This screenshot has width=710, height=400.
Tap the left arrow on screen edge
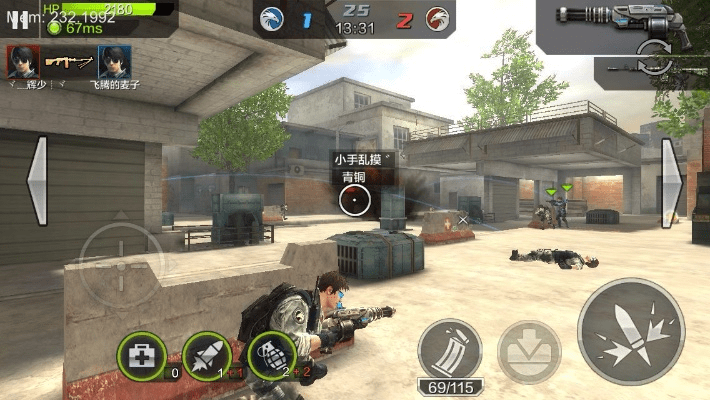click(x=37, y=181)
